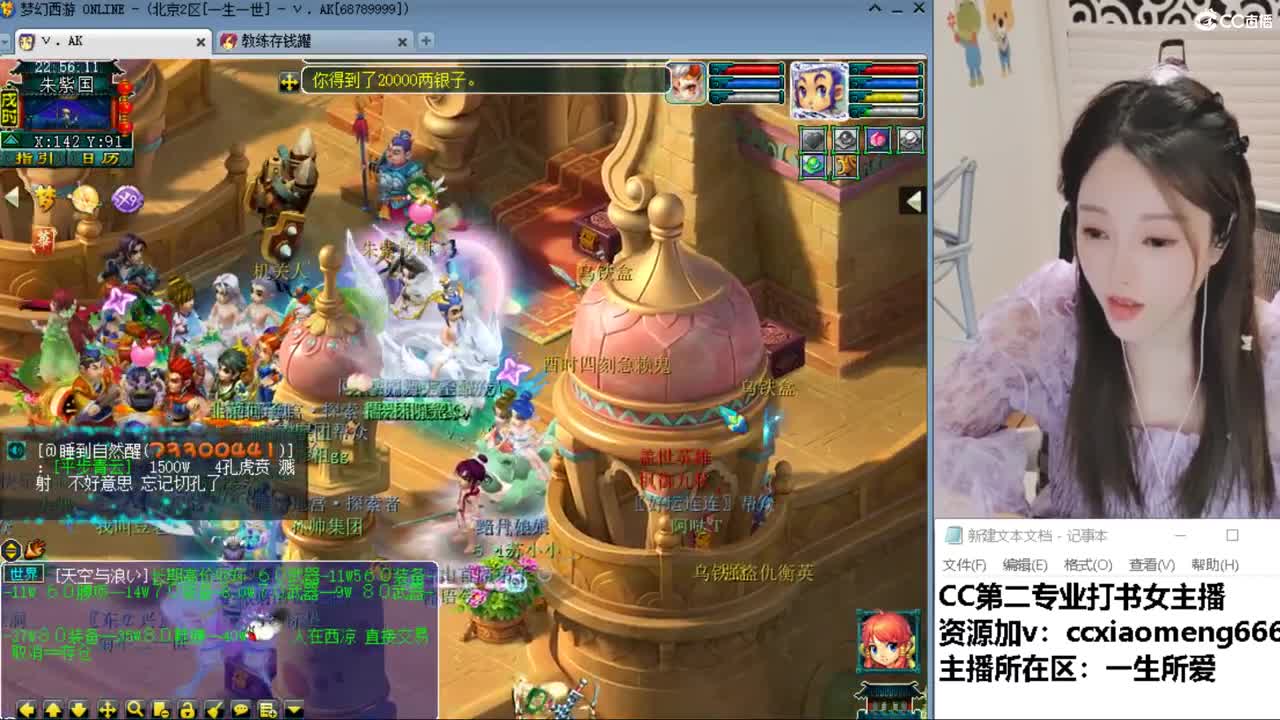The image size is (1280, 720).
Task: Click the red HP bar of the character
Action: coord(890,70)
